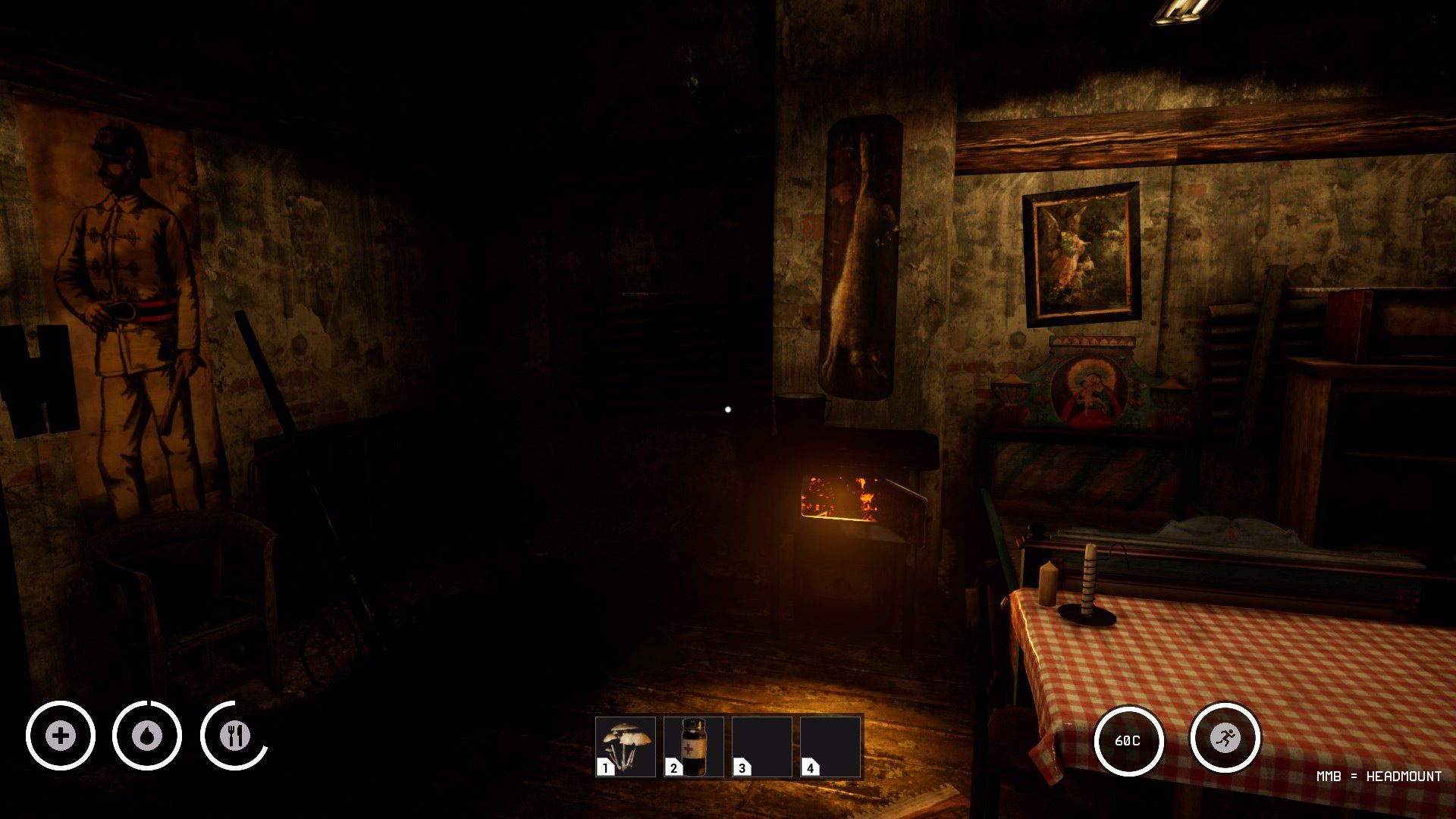Expand the quickbar item row
Image resolution: width=1456 pixels, height=819 pixels.
[728, 747]
